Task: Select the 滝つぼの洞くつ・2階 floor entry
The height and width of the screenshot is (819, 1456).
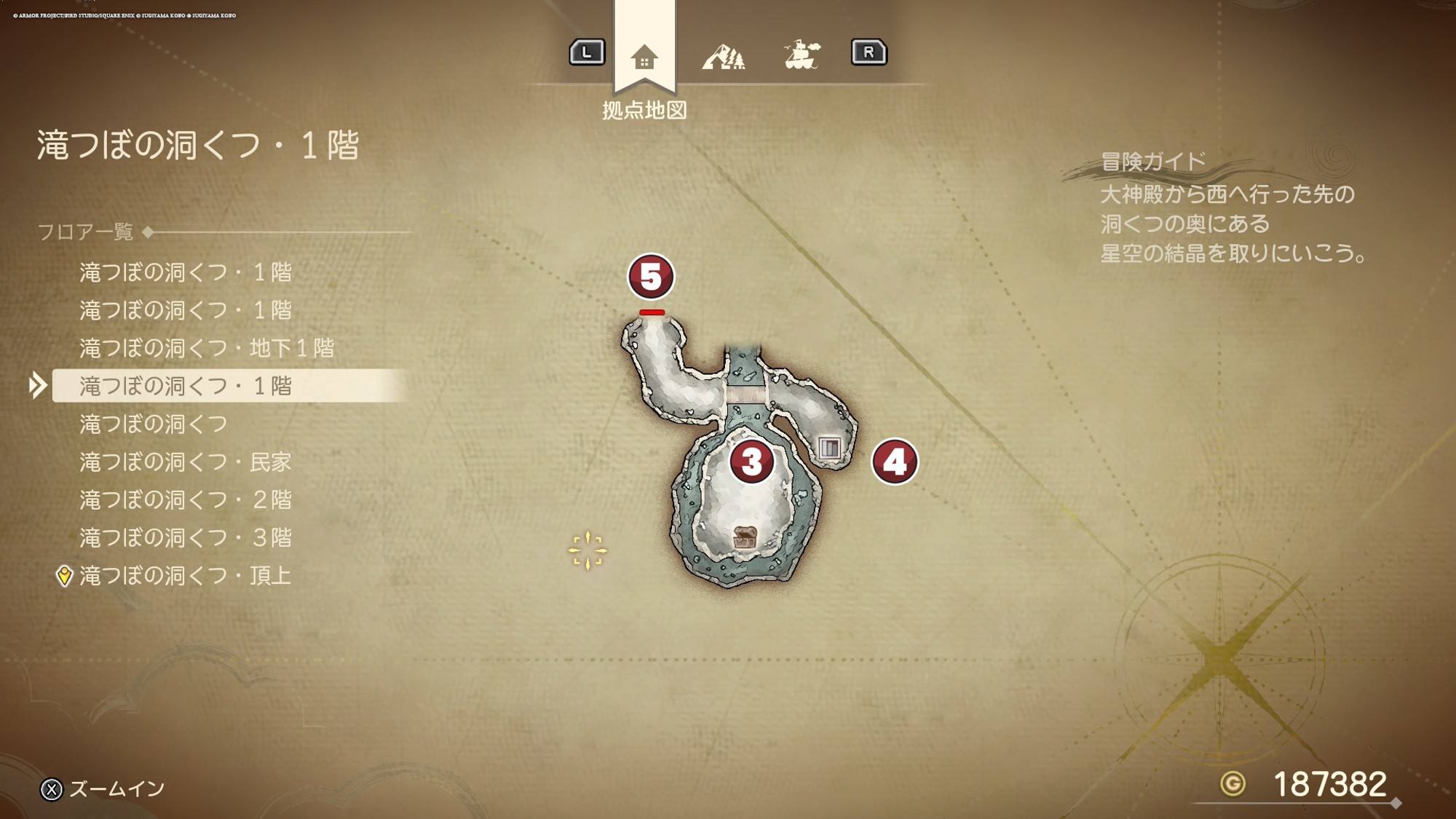Action: 185,499
